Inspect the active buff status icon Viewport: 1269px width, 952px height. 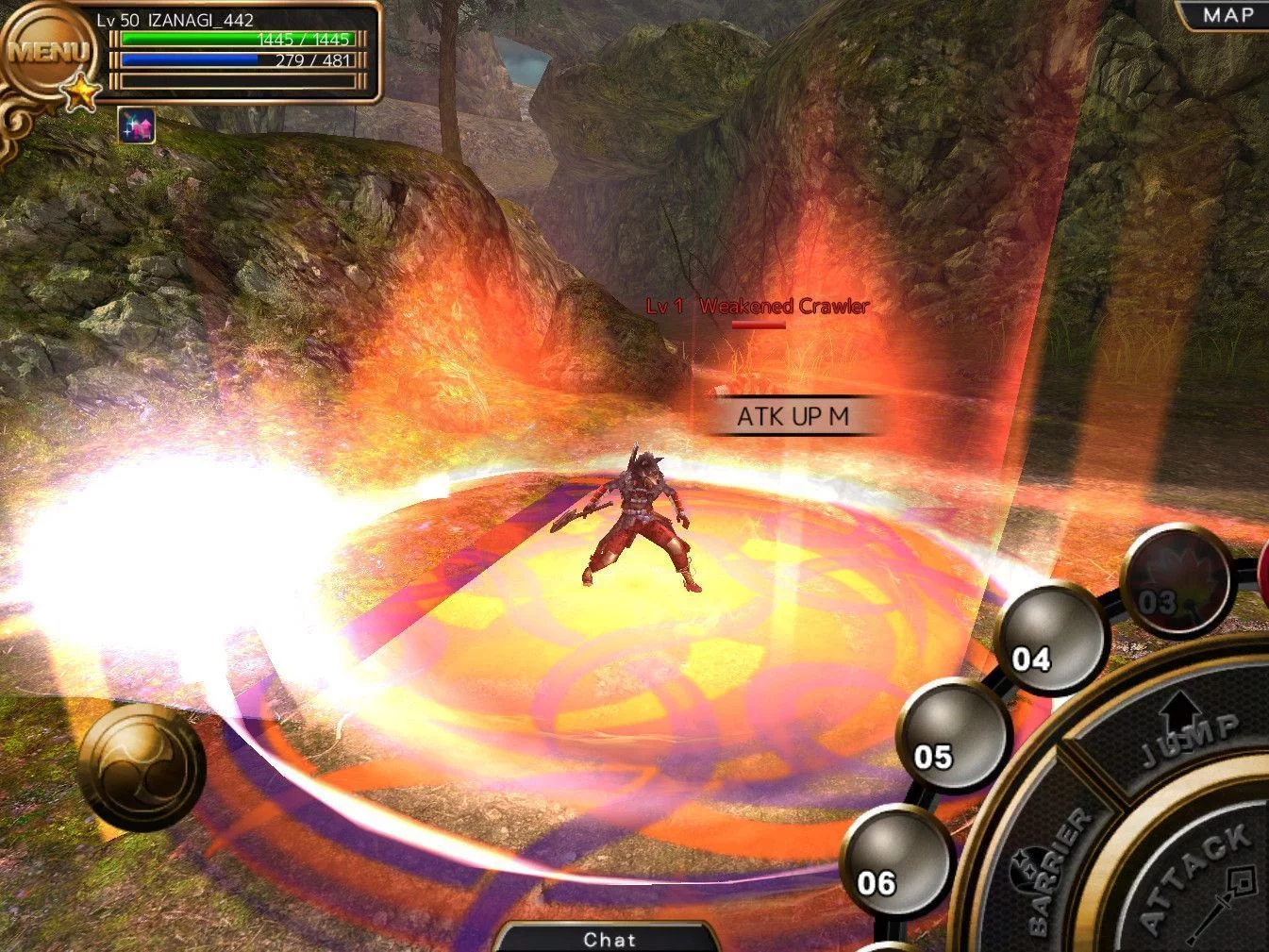tap(137, 125)
